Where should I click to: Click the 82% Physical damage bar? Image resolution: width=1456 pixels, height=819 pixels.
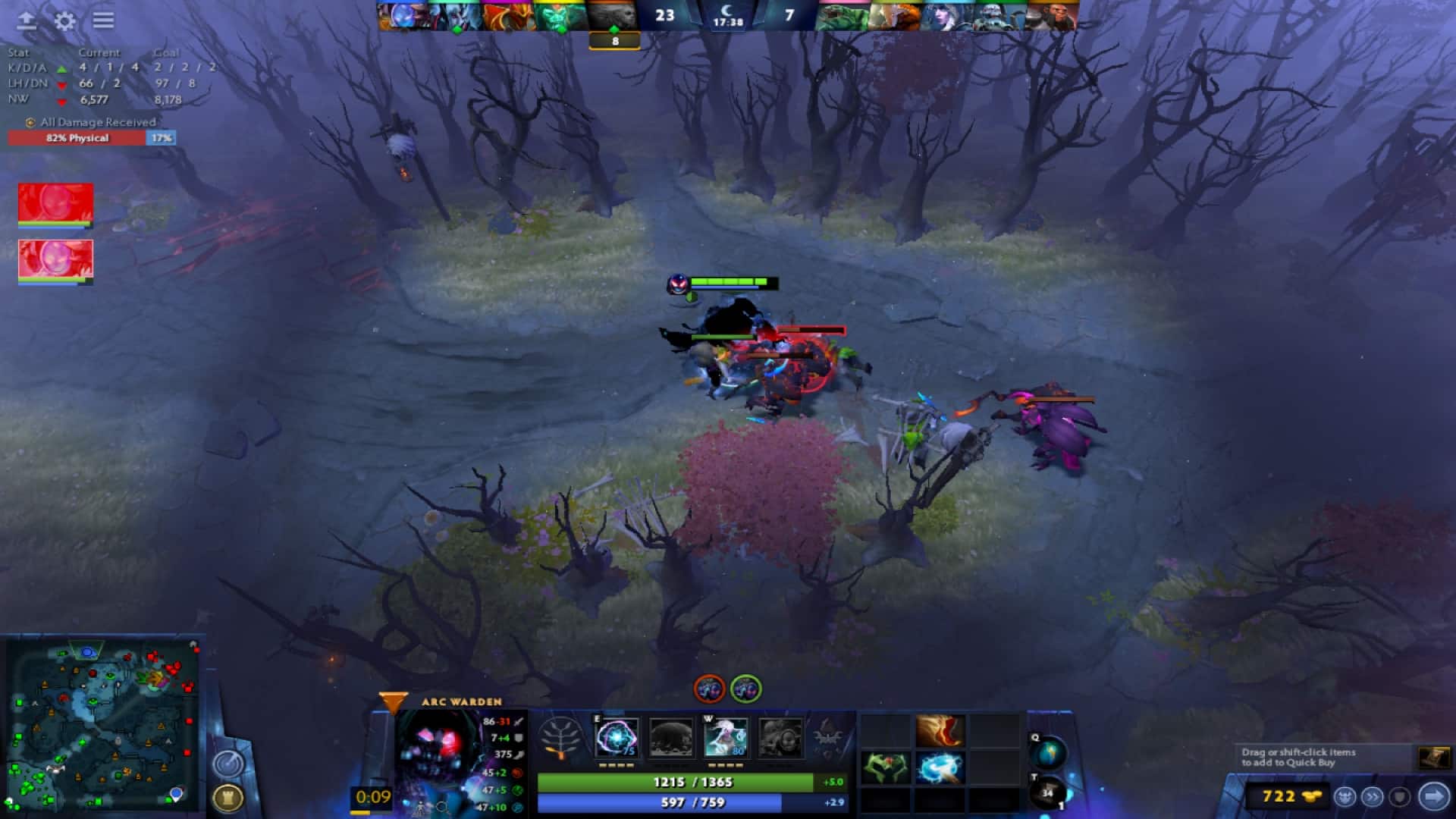76,139
